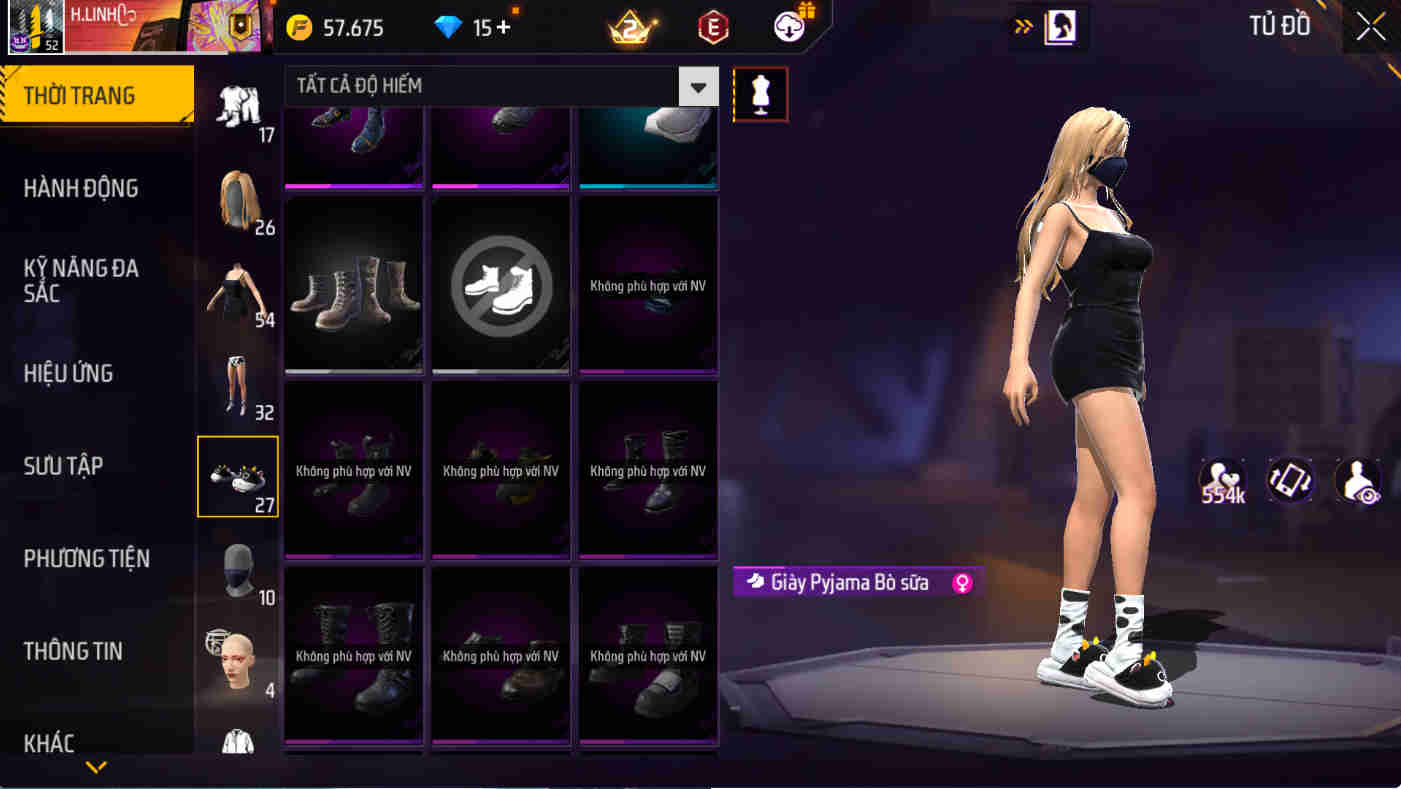This screenshot has width=1401, height=789.
Task: Expand the sidebar with the yellow chevron arrow
Action: pos(95,765)
